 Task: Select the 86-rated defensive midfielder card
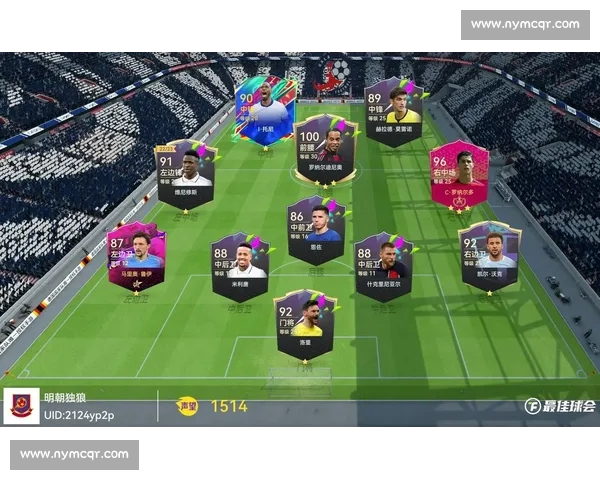316,231
